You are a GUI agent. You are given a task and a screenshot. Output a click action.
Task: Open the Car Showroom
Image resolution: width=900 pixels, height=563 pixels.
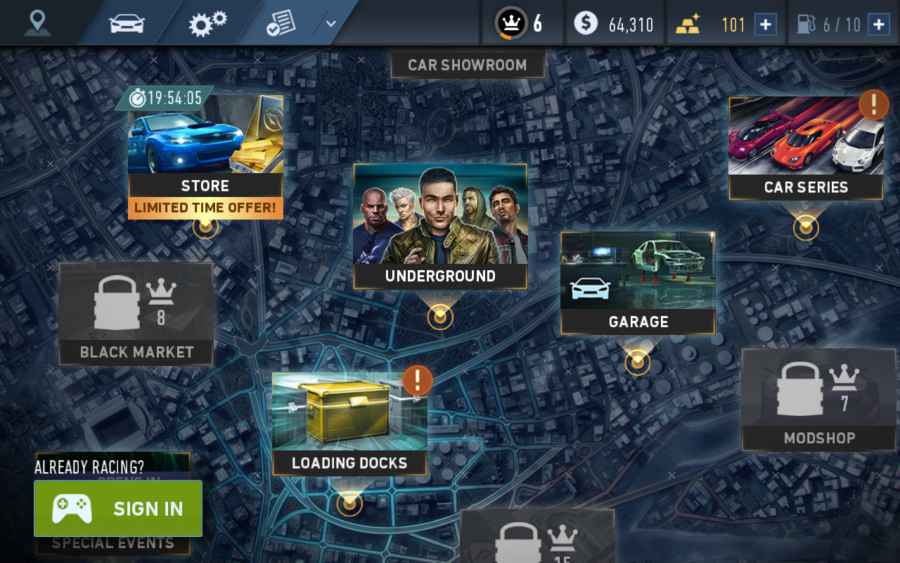pos(467,65)
